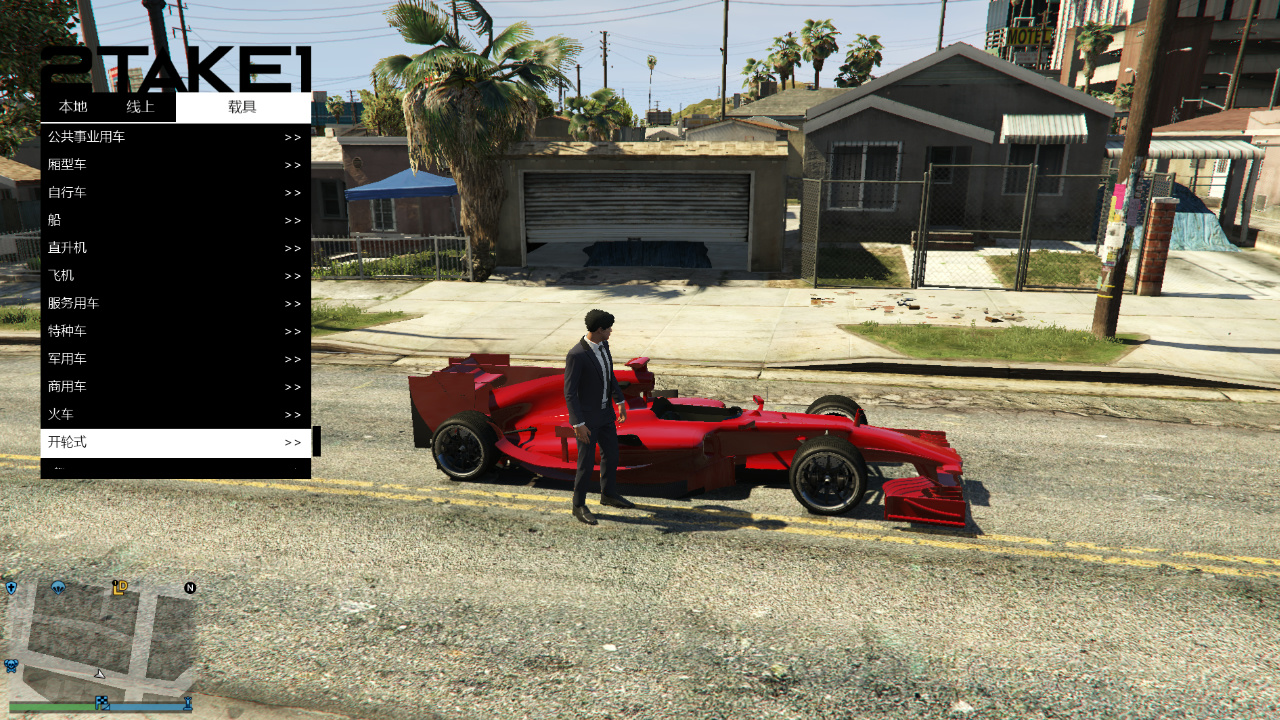Select the highlighted 开轮式 entry
The height and width of the screenshot is (720, 1280).
[170, 441]
